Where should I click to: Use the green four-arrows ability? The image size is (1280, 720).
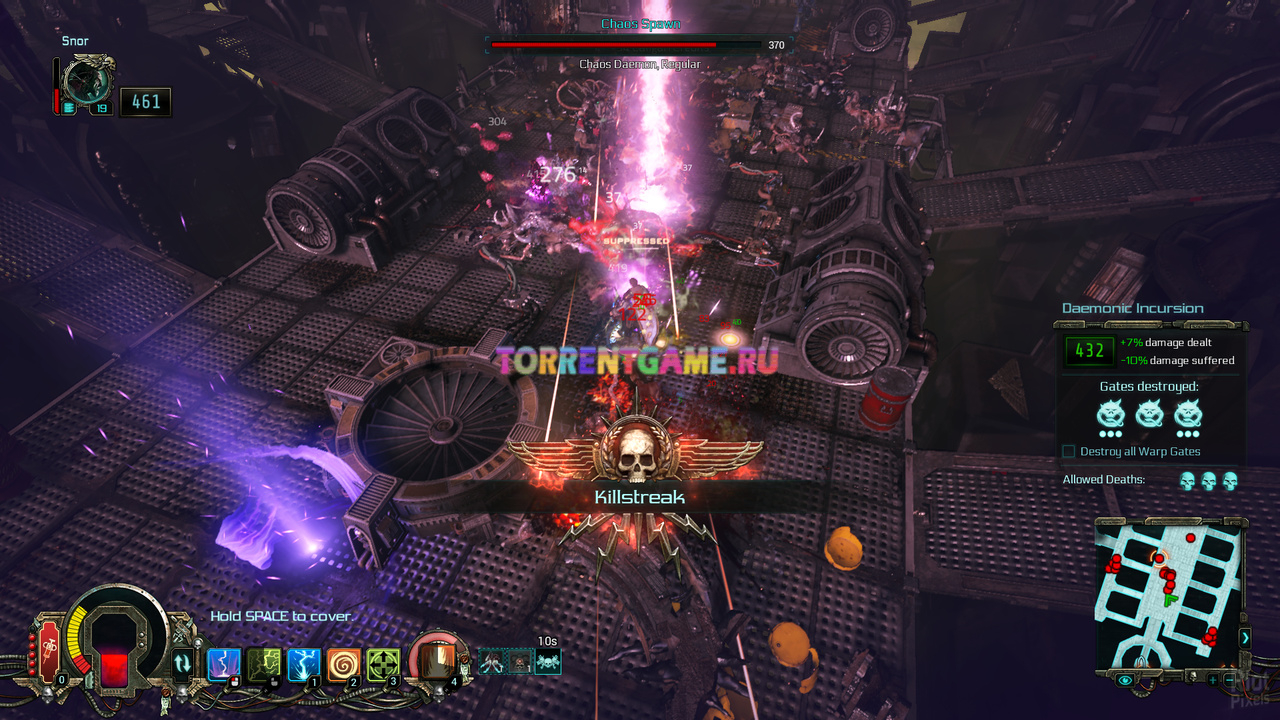click(x=383, y=664)
